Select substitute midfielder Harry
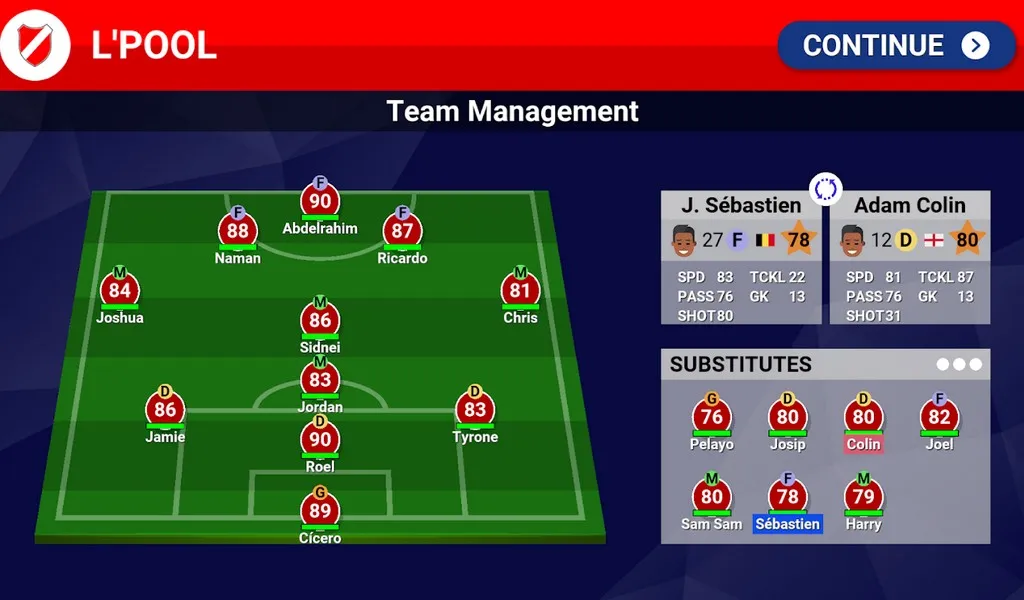1024x600 pixels. [x=863, y=497]
